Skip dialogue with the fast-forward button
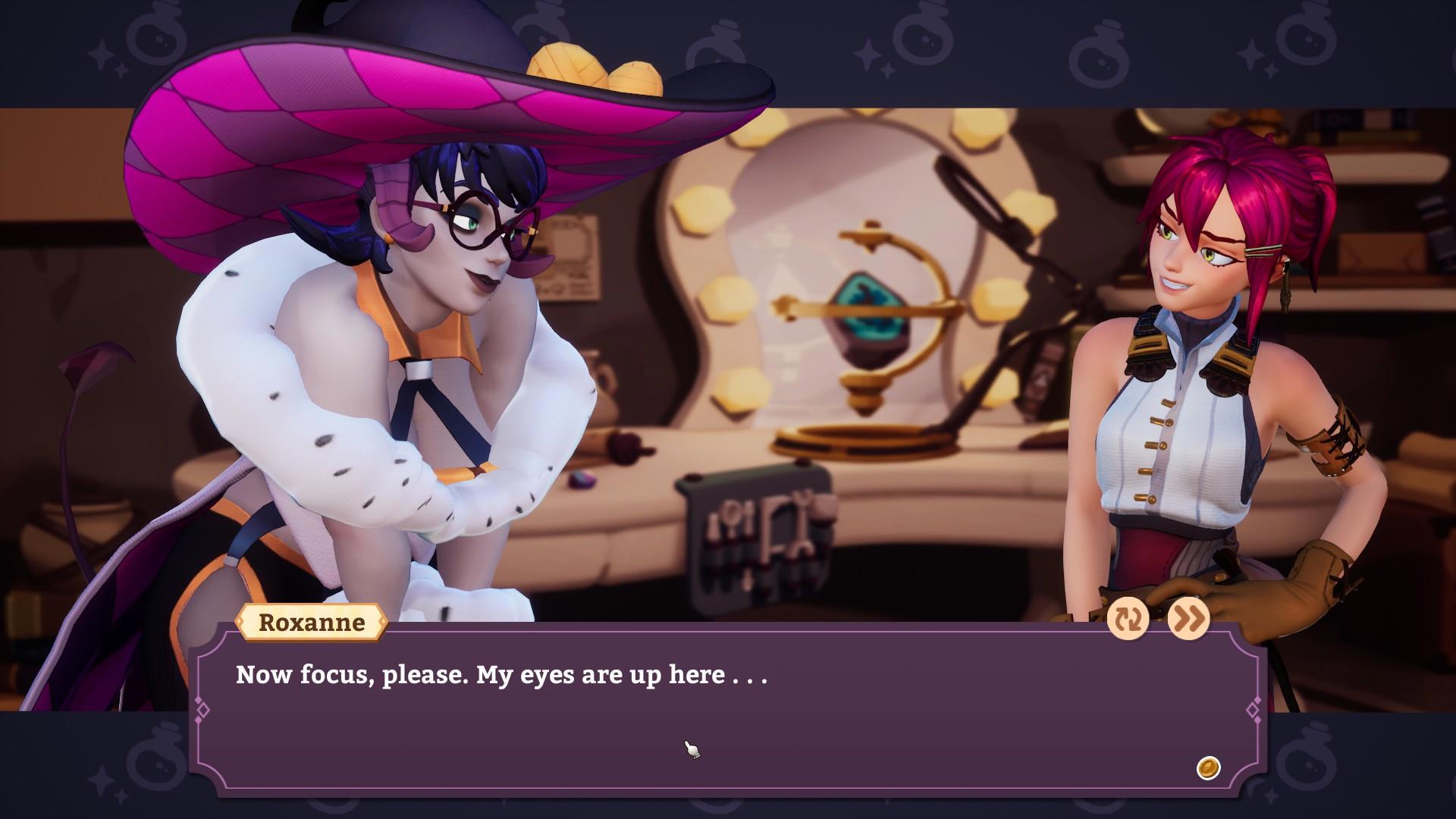The image size is (1456, 819). coord(1188,620)
